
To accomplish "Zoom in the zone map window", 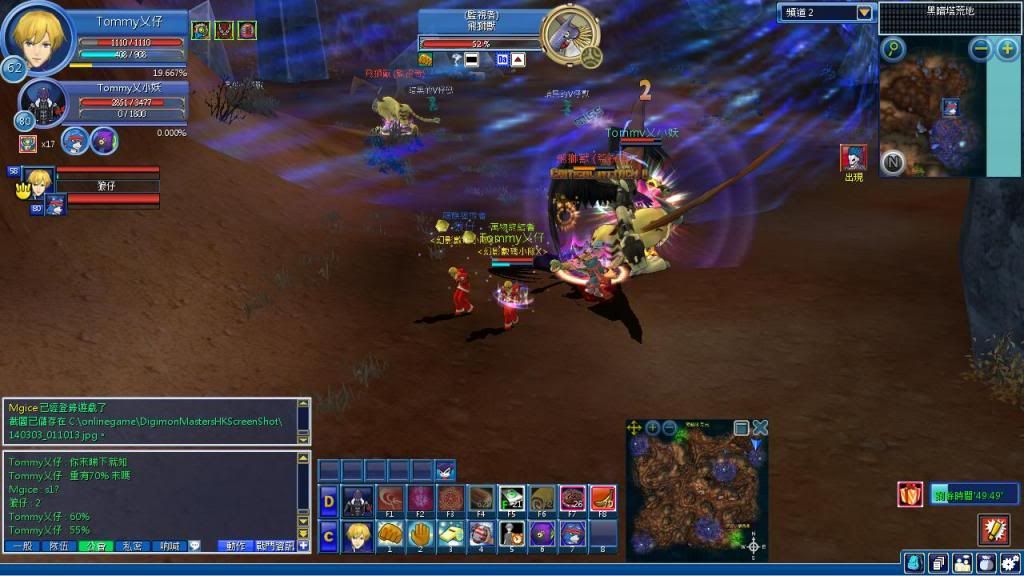I will pyautogui.click(x=652, y=428).
